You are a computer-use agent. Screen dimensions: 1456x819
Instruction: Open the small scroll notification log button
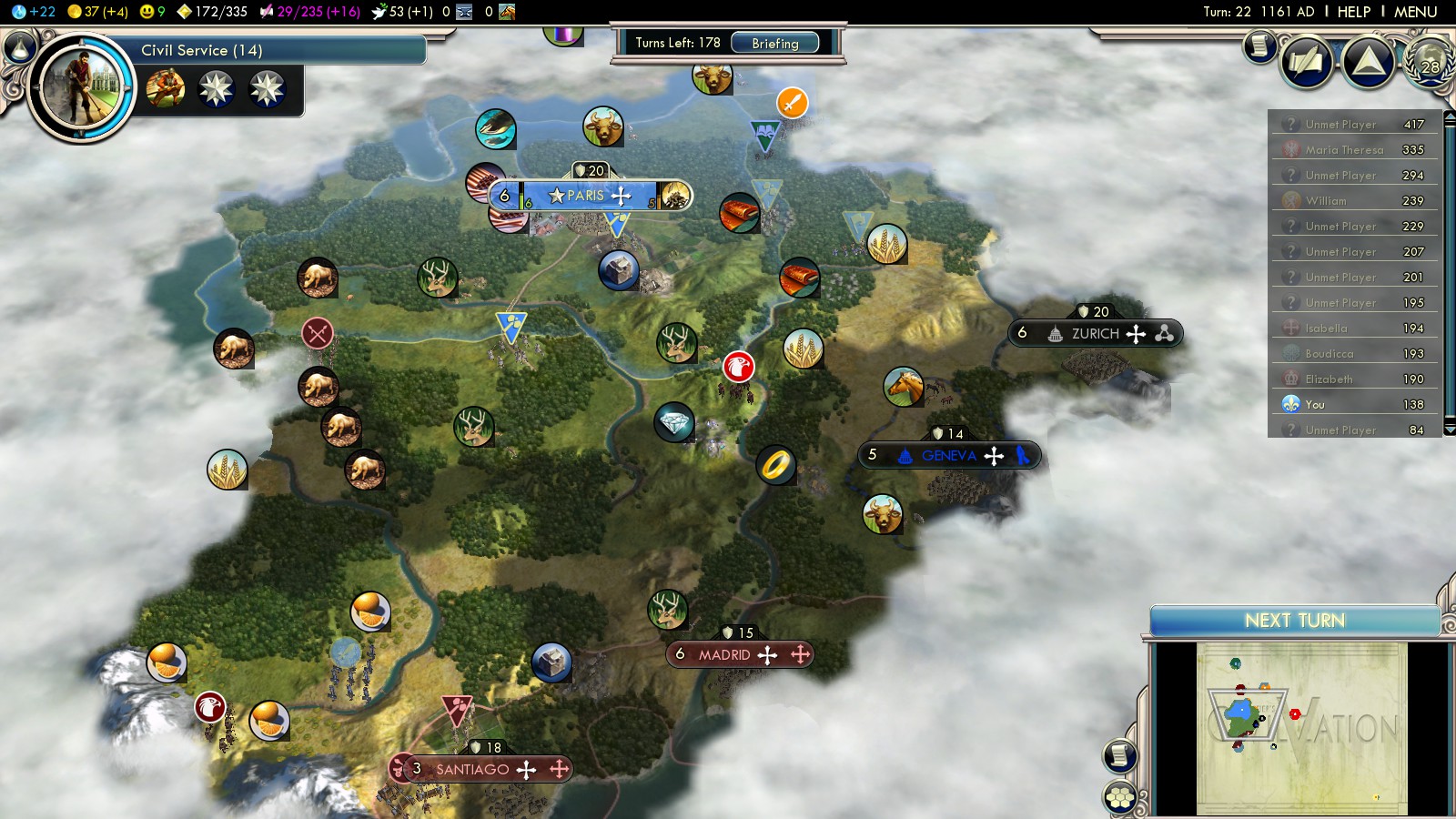tap(1259, 45)
